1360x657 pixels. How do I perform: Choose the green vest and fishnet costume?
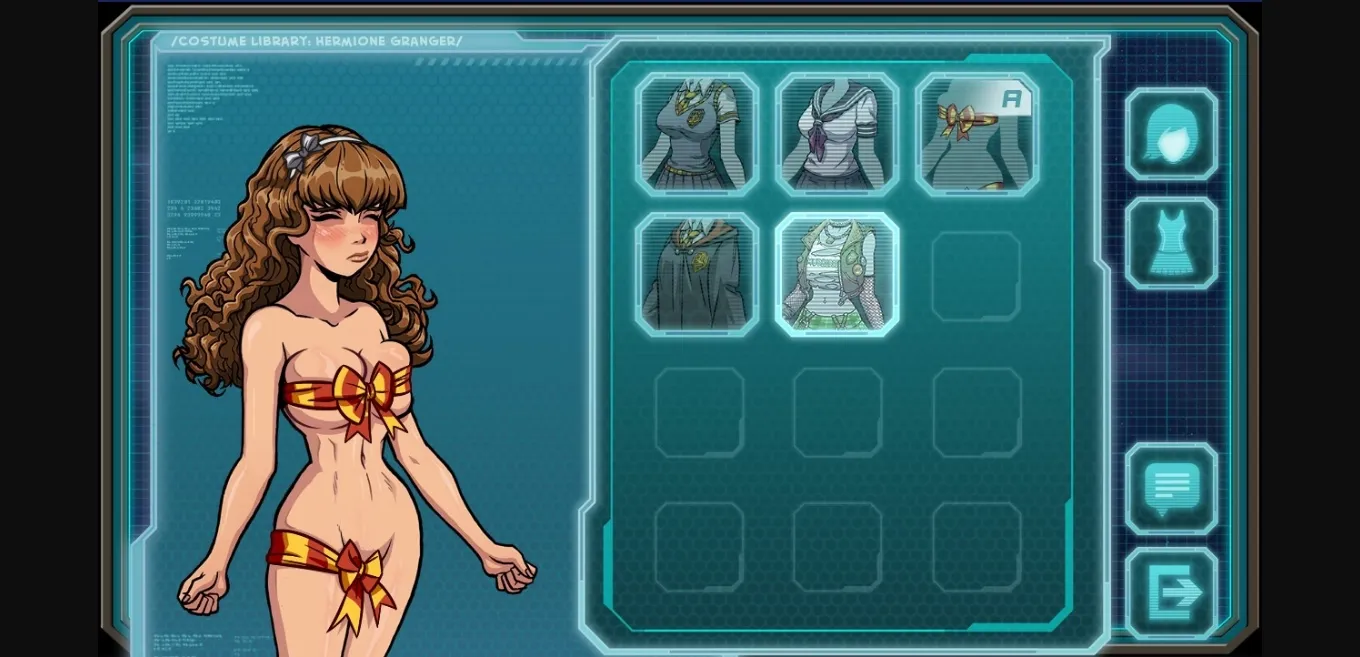[x=837, y=274]
